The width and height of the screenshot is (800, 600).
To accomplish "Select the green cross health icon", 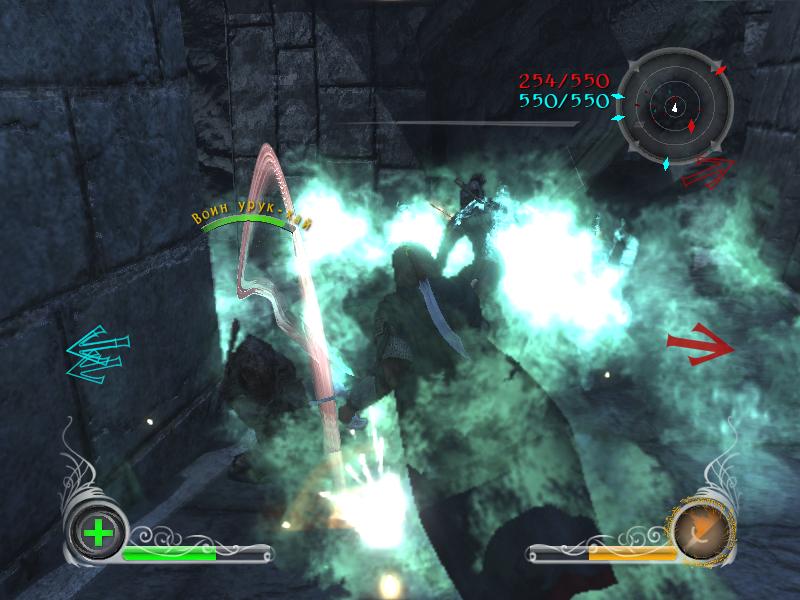I will coord(98,533).
